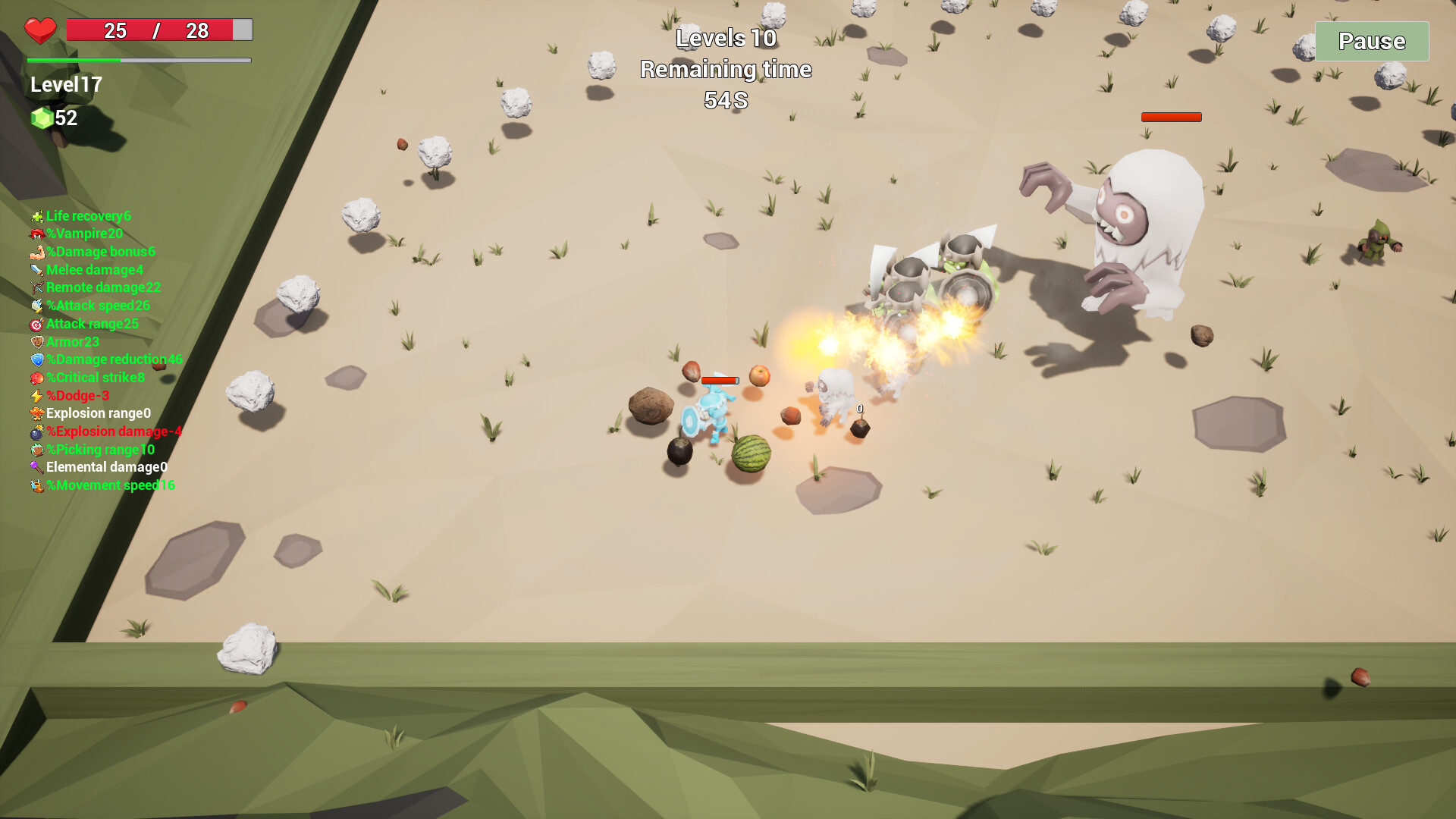This screenshot has width=1456, height=819.
Task: Click the Life recovery plus icon
Action: click(35, 216)
